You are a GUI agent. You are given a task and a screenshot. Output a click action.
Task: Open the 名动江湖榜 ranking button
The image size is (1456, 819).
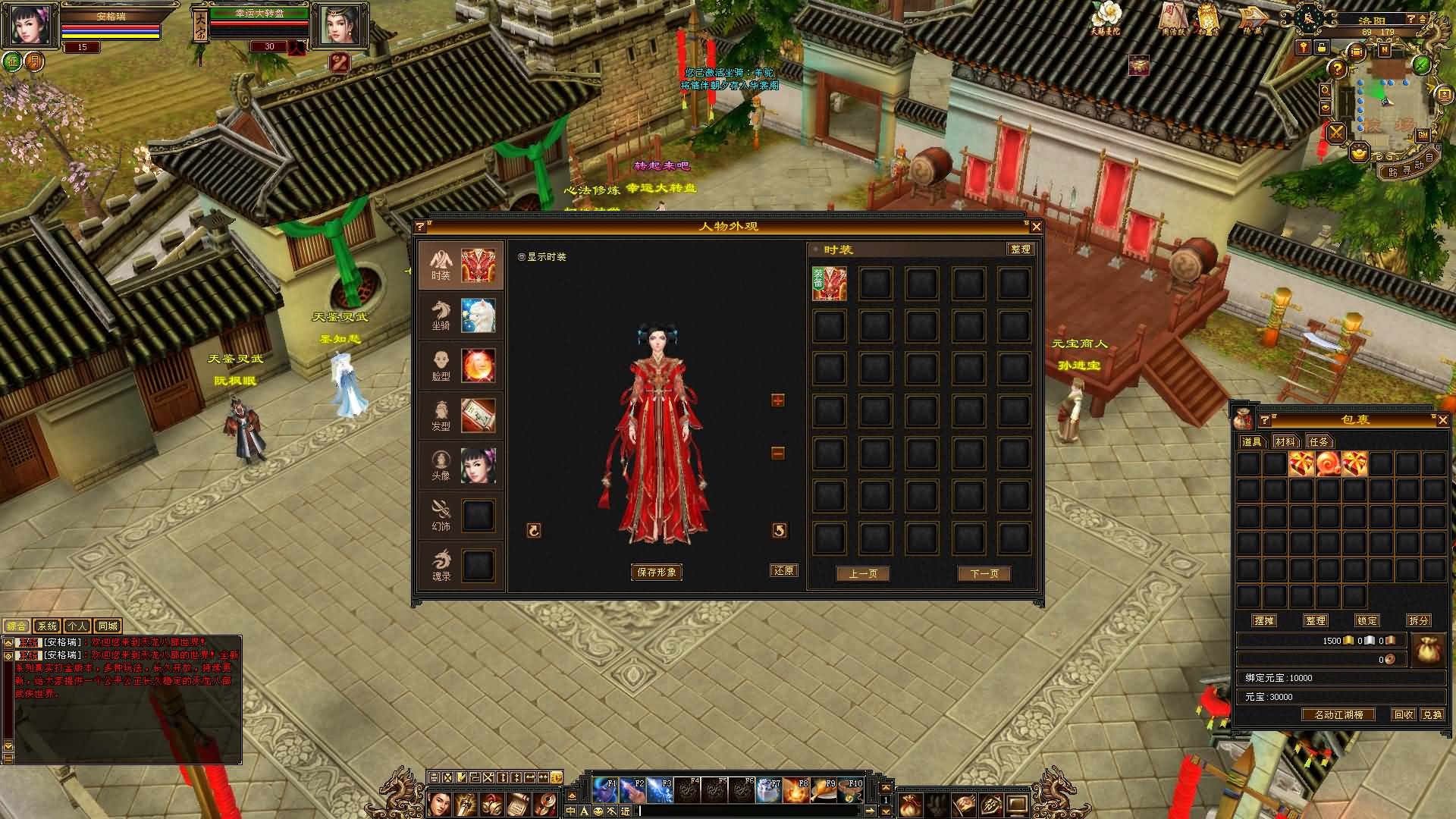(1338, 715)
